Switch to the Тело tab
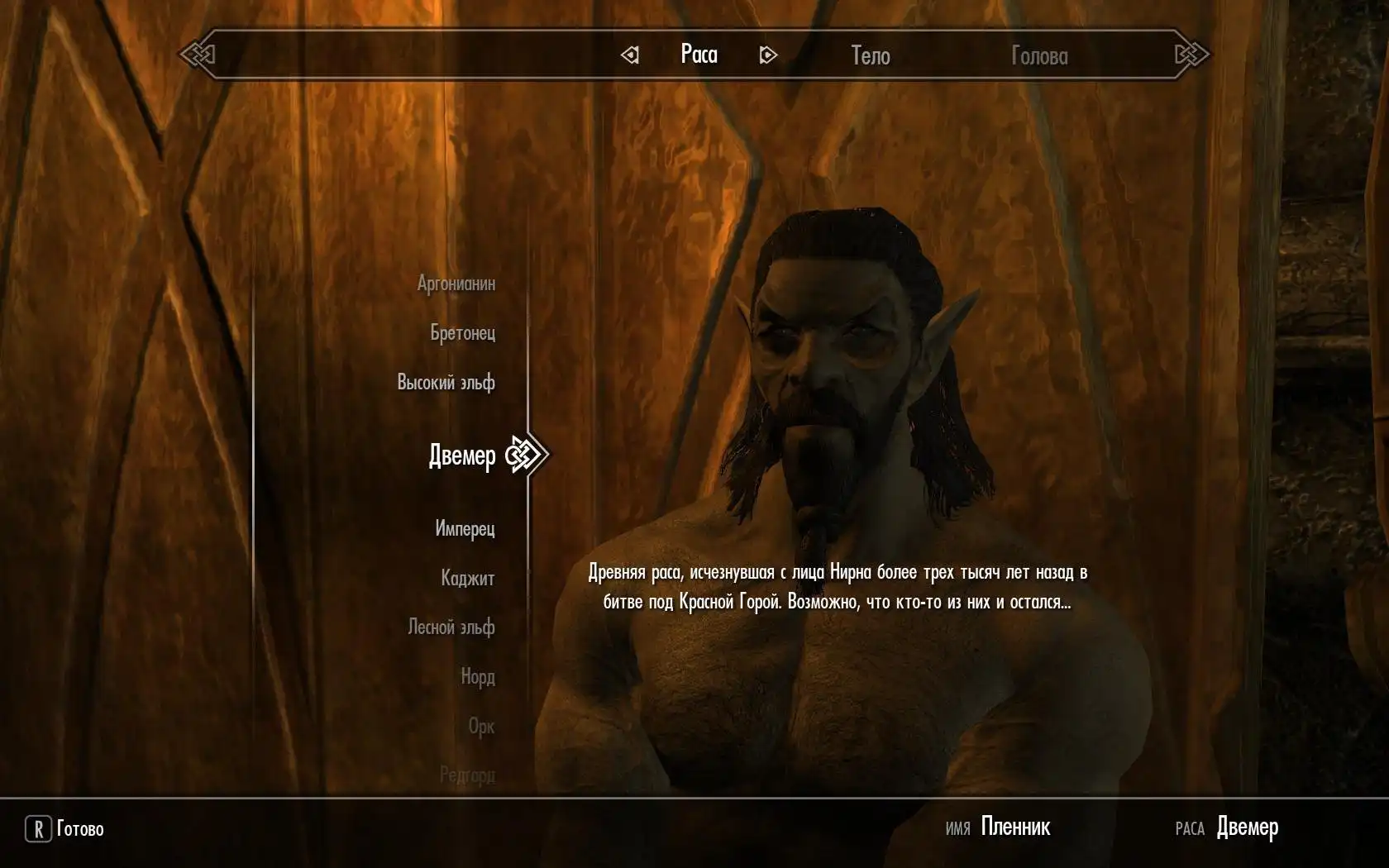Image resolution: width=1389 pixels, height=868 pixels. [871, 55]
